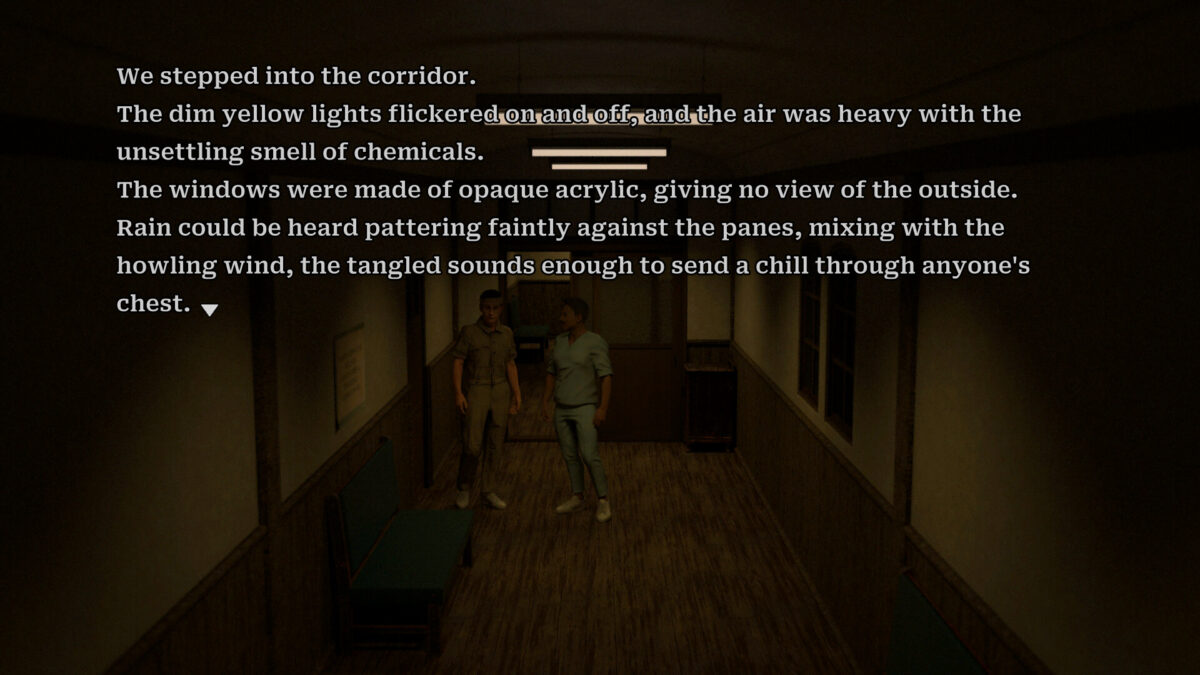Click the text advance arrow indicator
The width and height of the screenshot is (1200, 675).
pyautogui.click(x=209, y=309)
